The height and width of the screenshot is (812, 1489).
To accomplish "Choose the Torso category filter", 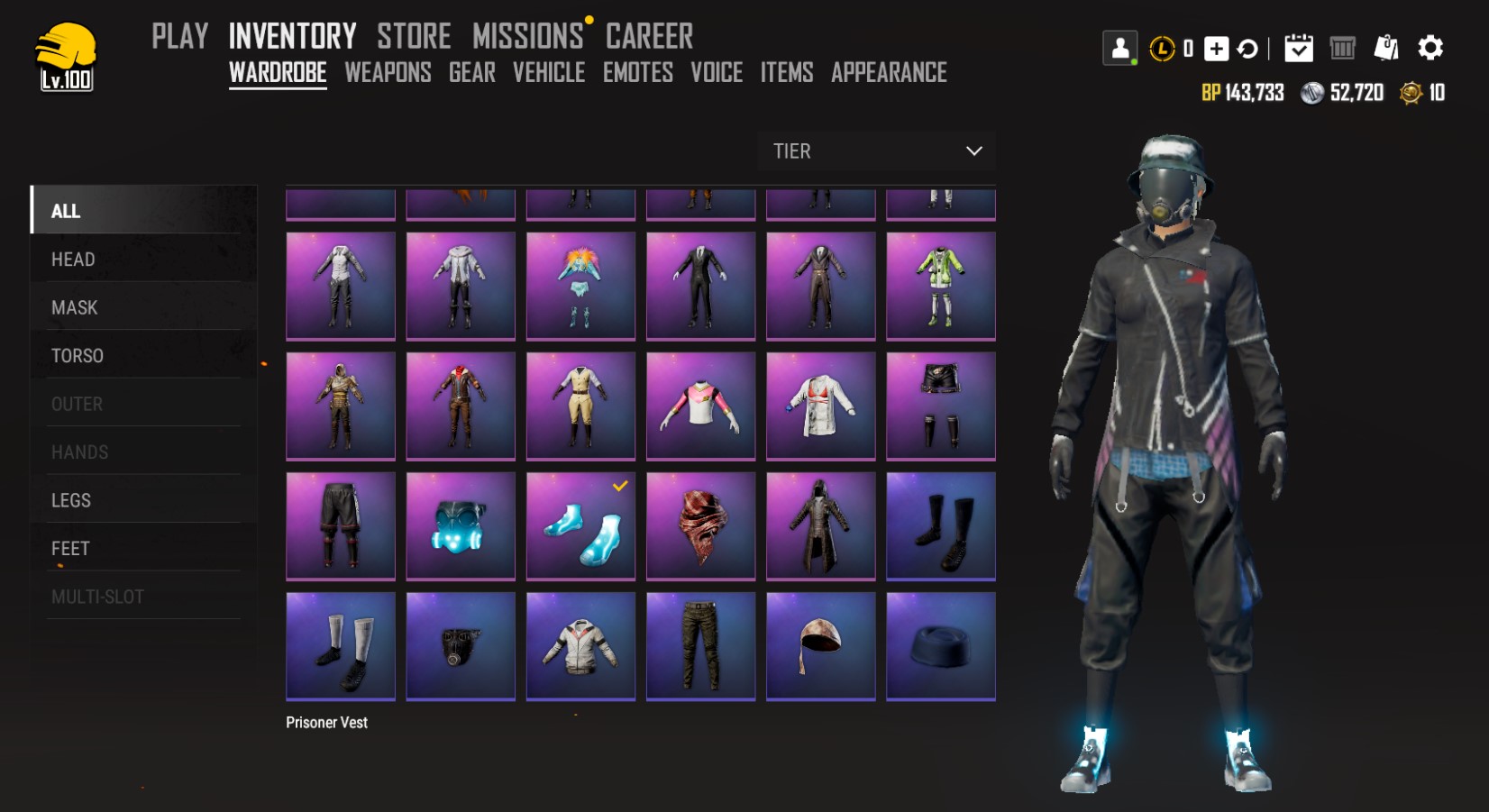I will point(78,356).
